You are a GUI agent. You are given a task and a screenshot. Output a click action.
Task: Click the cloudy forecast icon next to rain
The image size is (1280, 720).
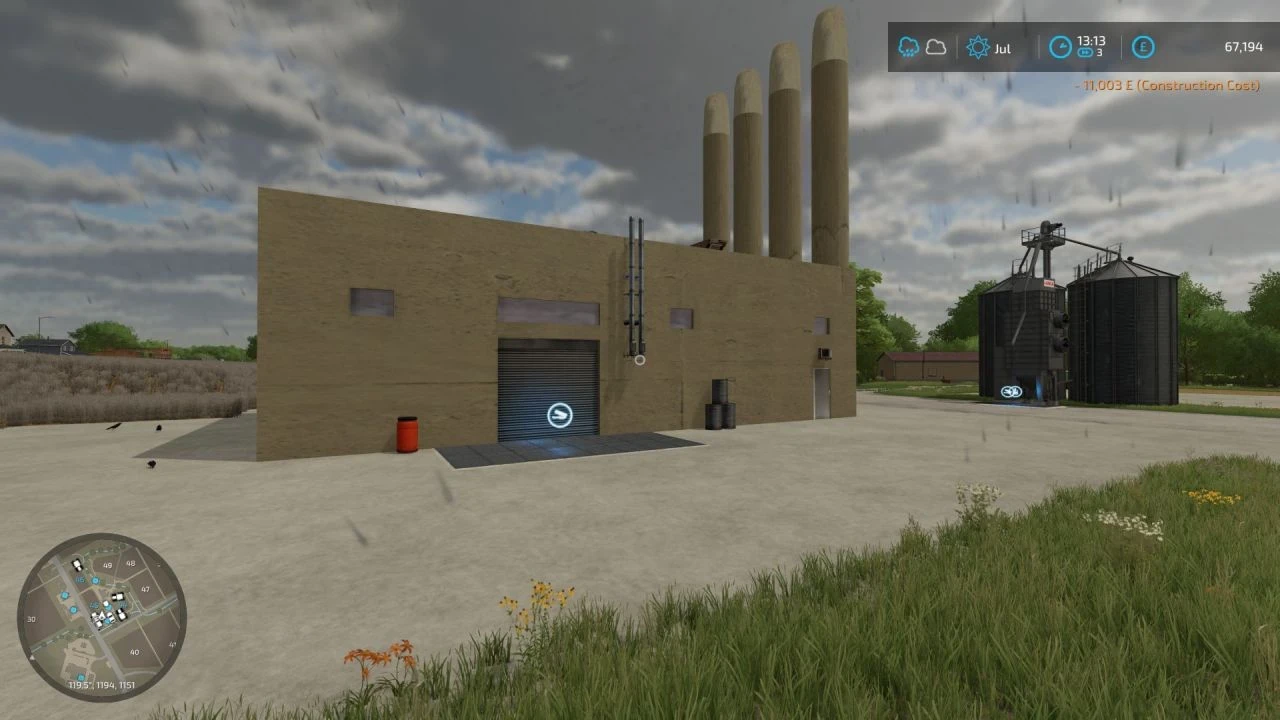(937, 46)
